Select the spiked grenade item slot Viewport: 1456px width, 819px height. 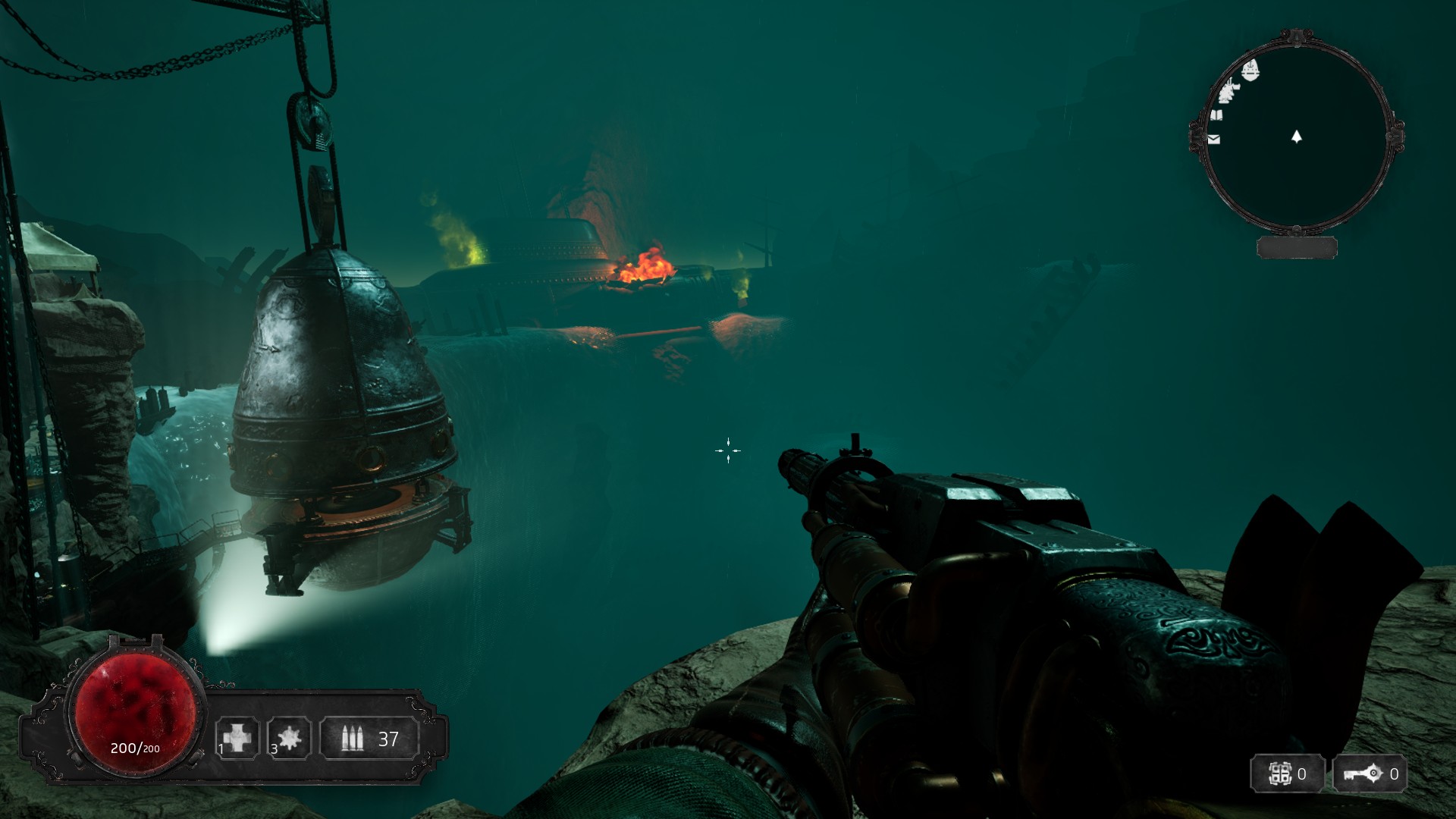pyautogui.click(x=289, y=738)
